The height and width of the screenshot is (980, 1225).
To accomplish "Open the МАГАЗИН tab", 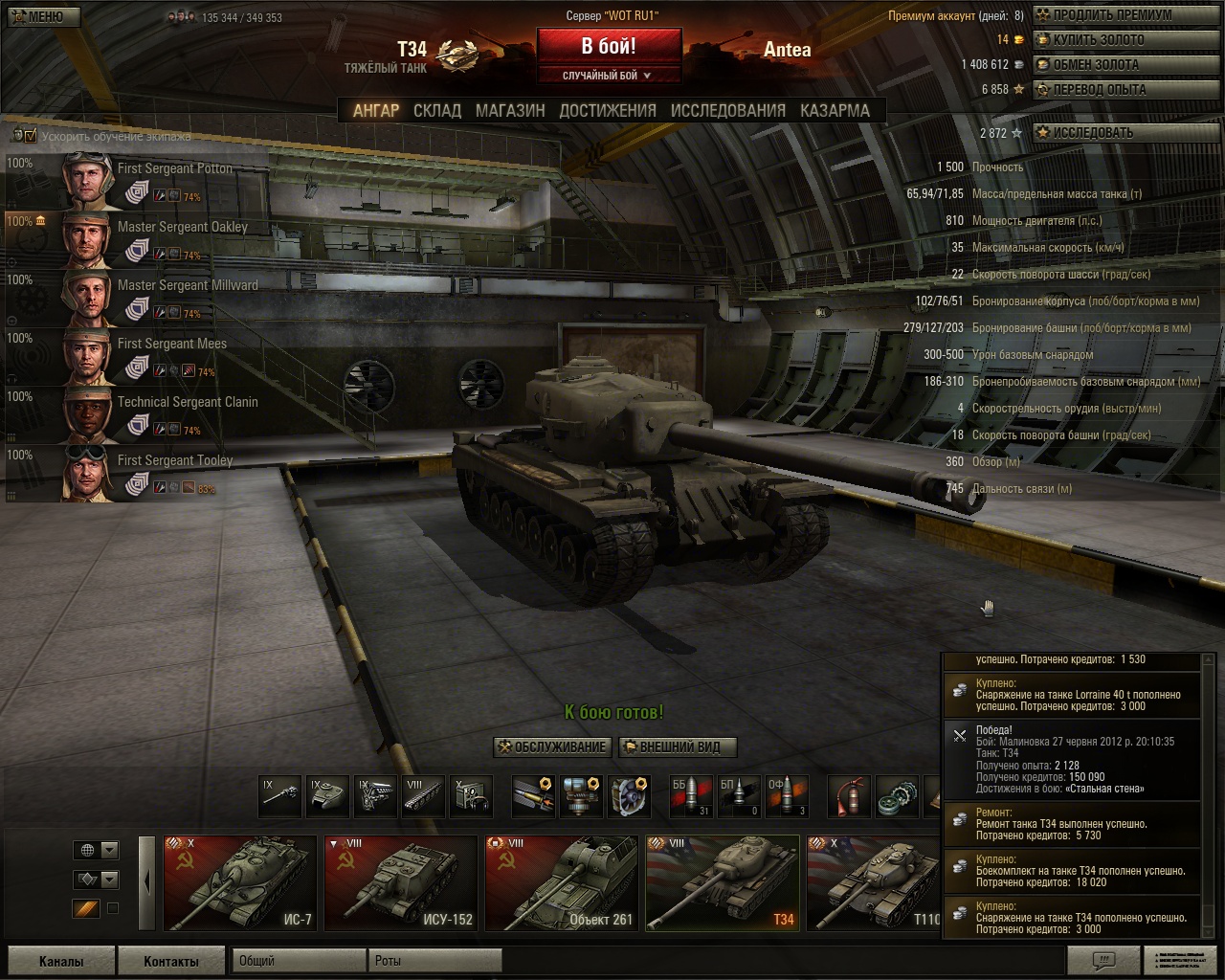I will point(510,111).
